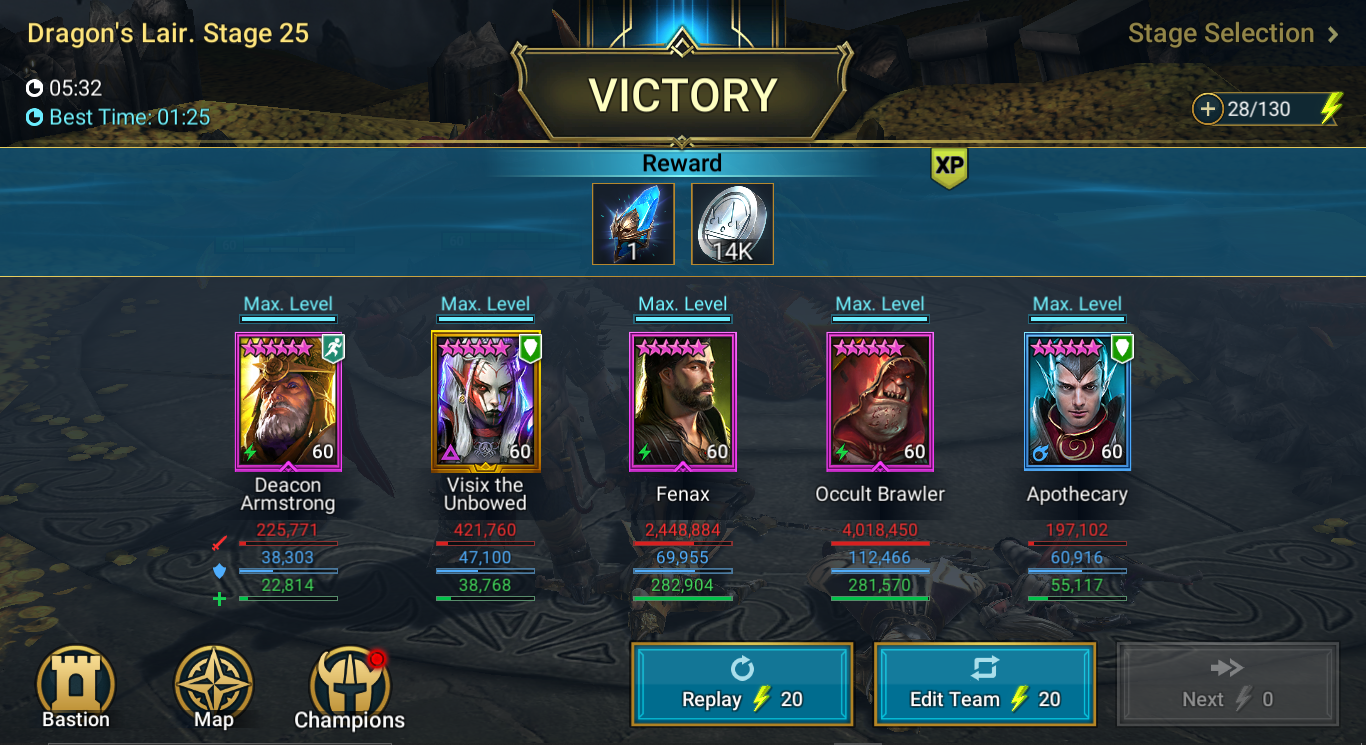This screenshot has height=745, width=1366.
Task: Select Visix the Unbowed's portrait
Action: point(486,401)
